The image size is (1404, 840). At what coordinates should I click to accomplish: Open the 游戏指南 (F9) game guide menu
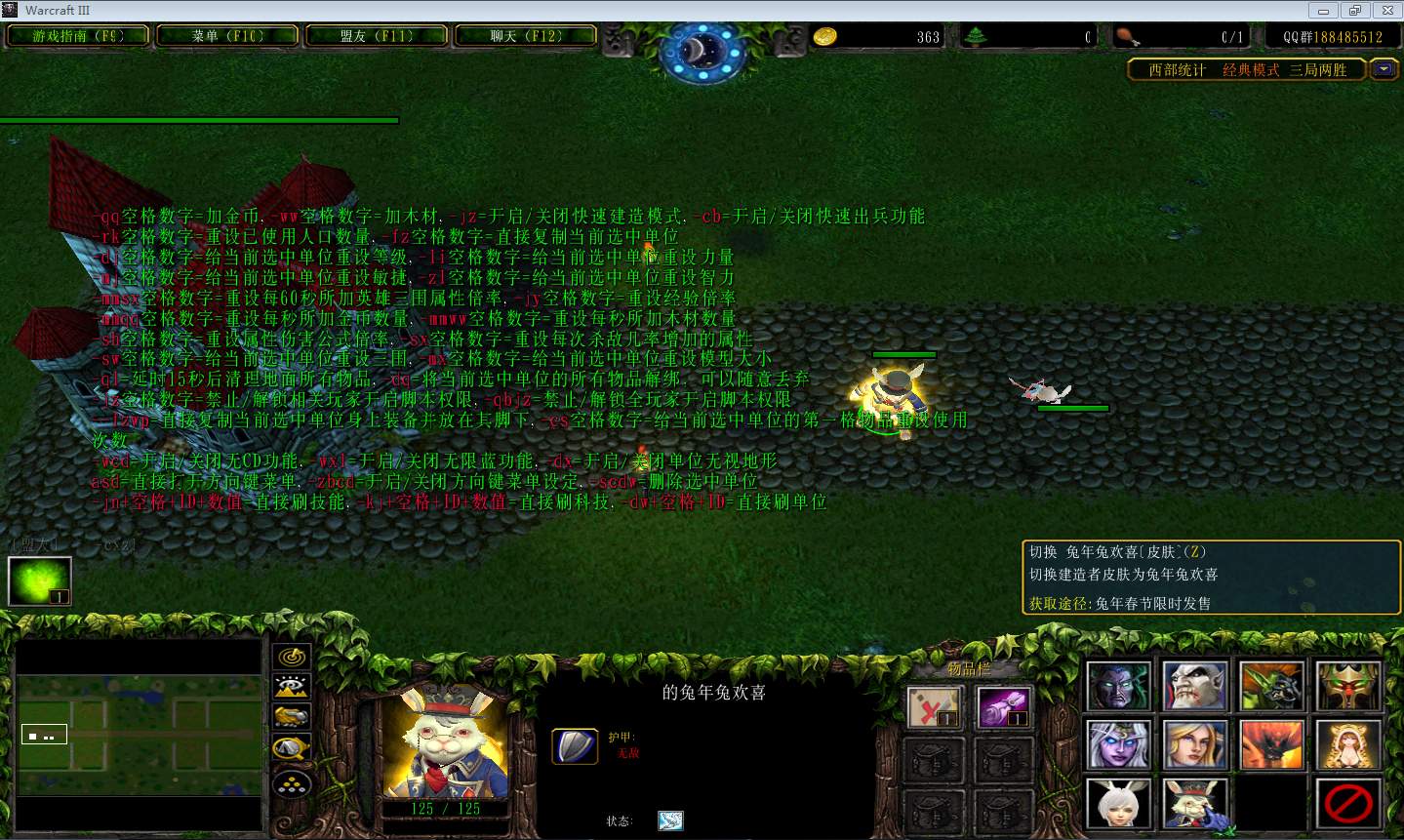click(78, 36)
